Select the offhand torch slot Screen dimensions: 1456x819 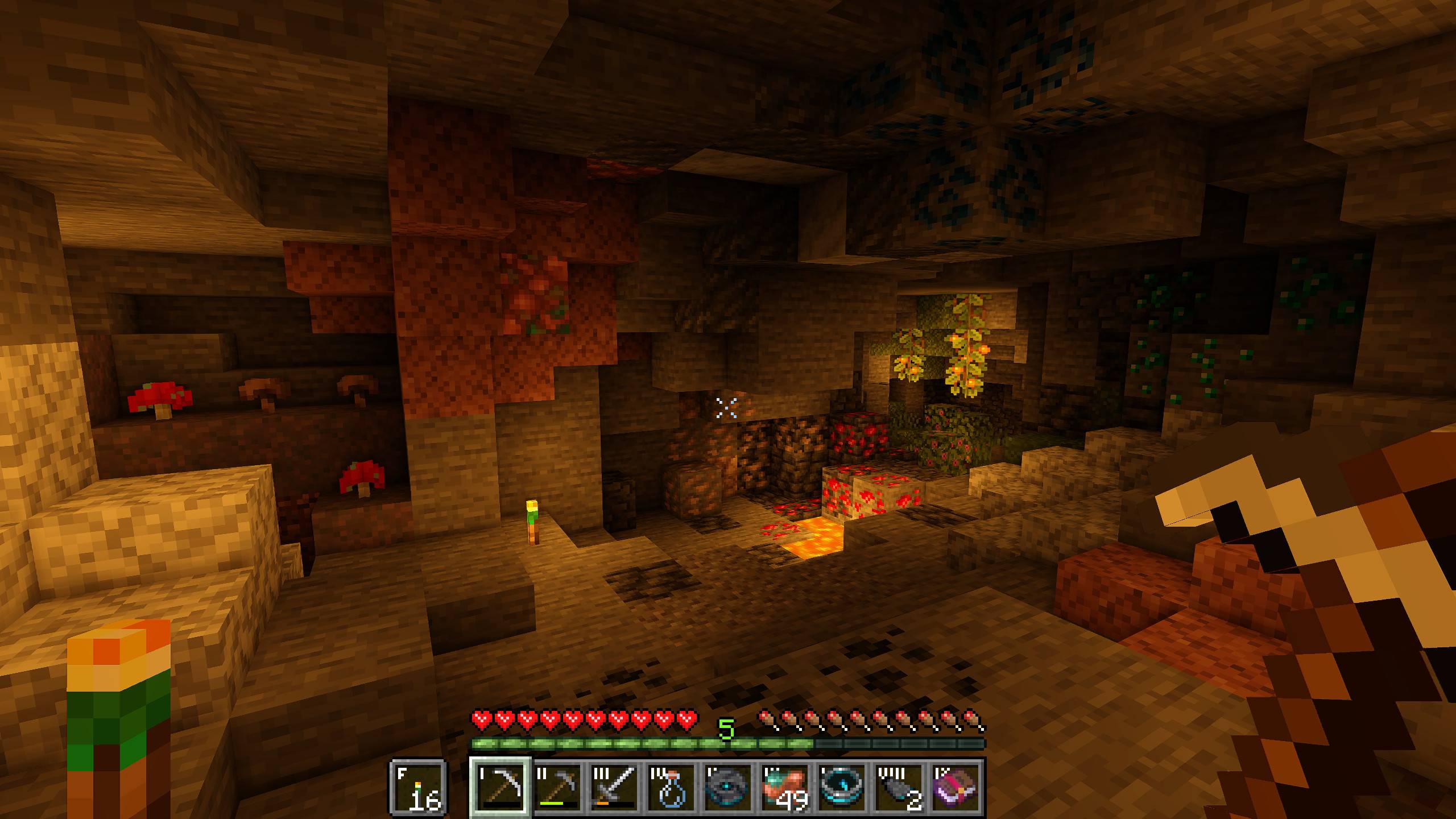[x=419, y=788]
